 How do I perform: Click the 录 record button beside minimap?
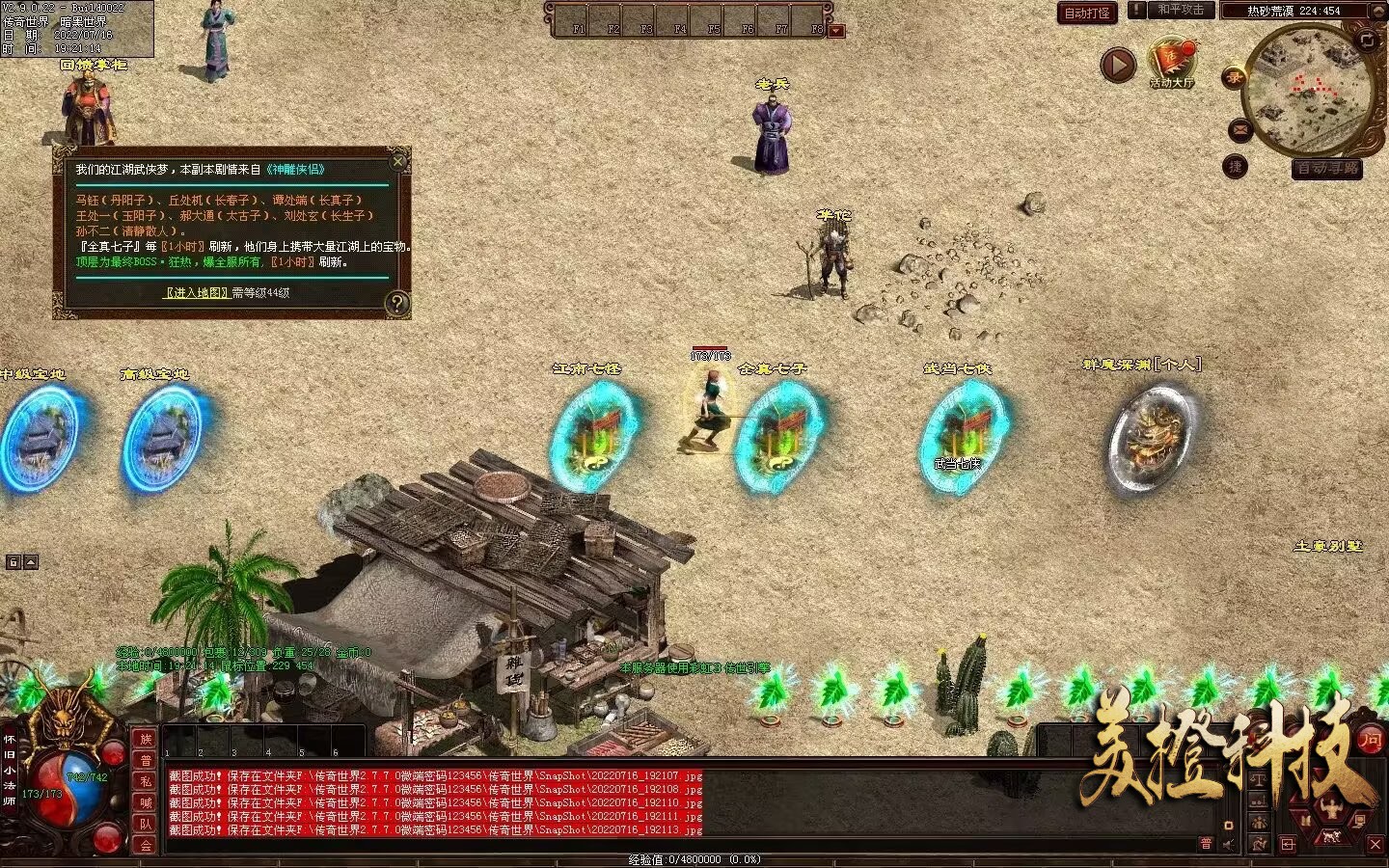1234,78
